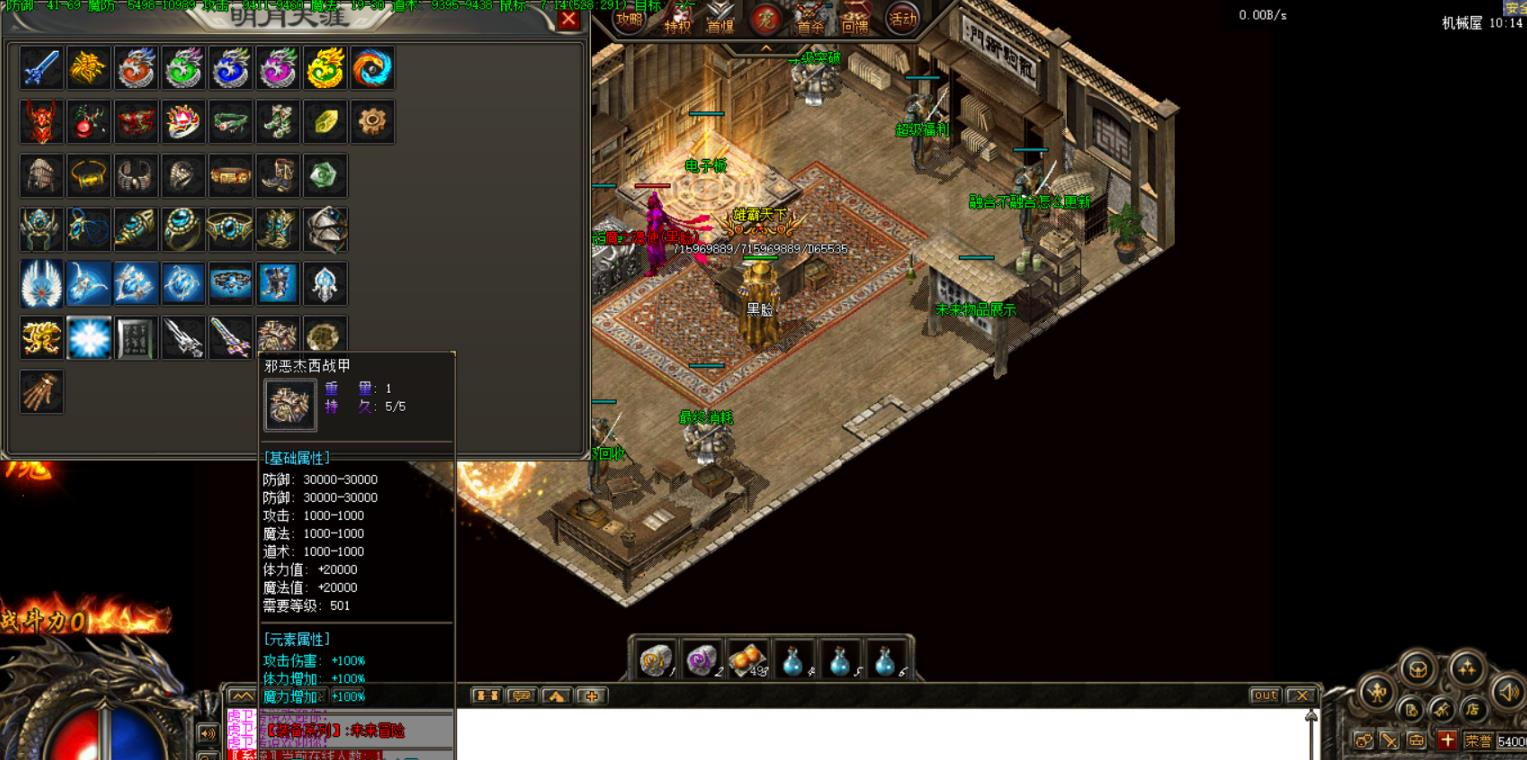Toggle the sound speaker icon in corner
The image size is (1527, 760).
[1506, 690]
